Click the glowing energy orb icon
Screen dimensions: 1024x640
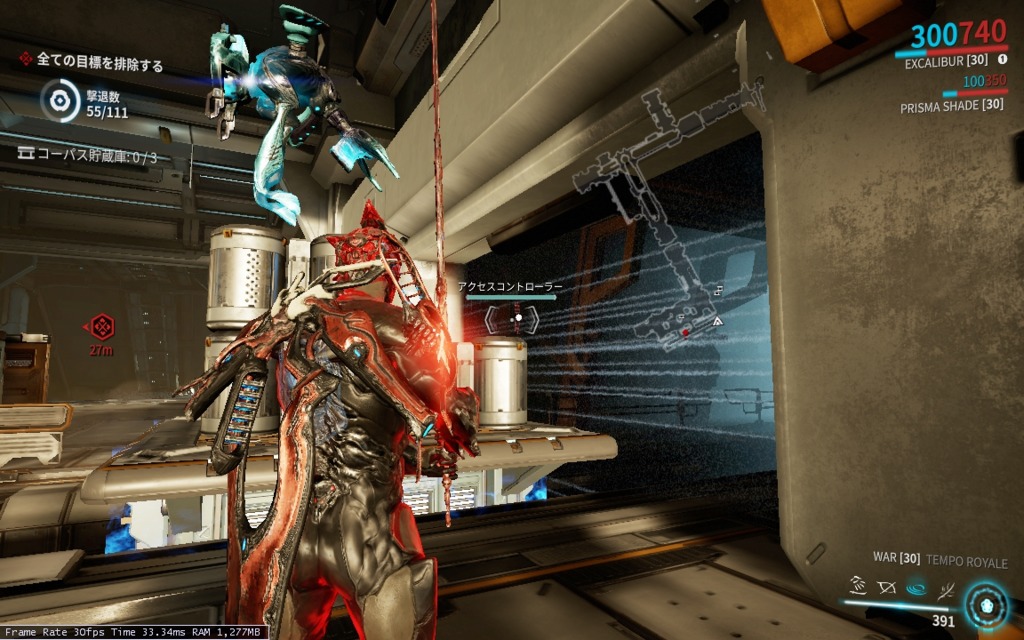[988, 605]
